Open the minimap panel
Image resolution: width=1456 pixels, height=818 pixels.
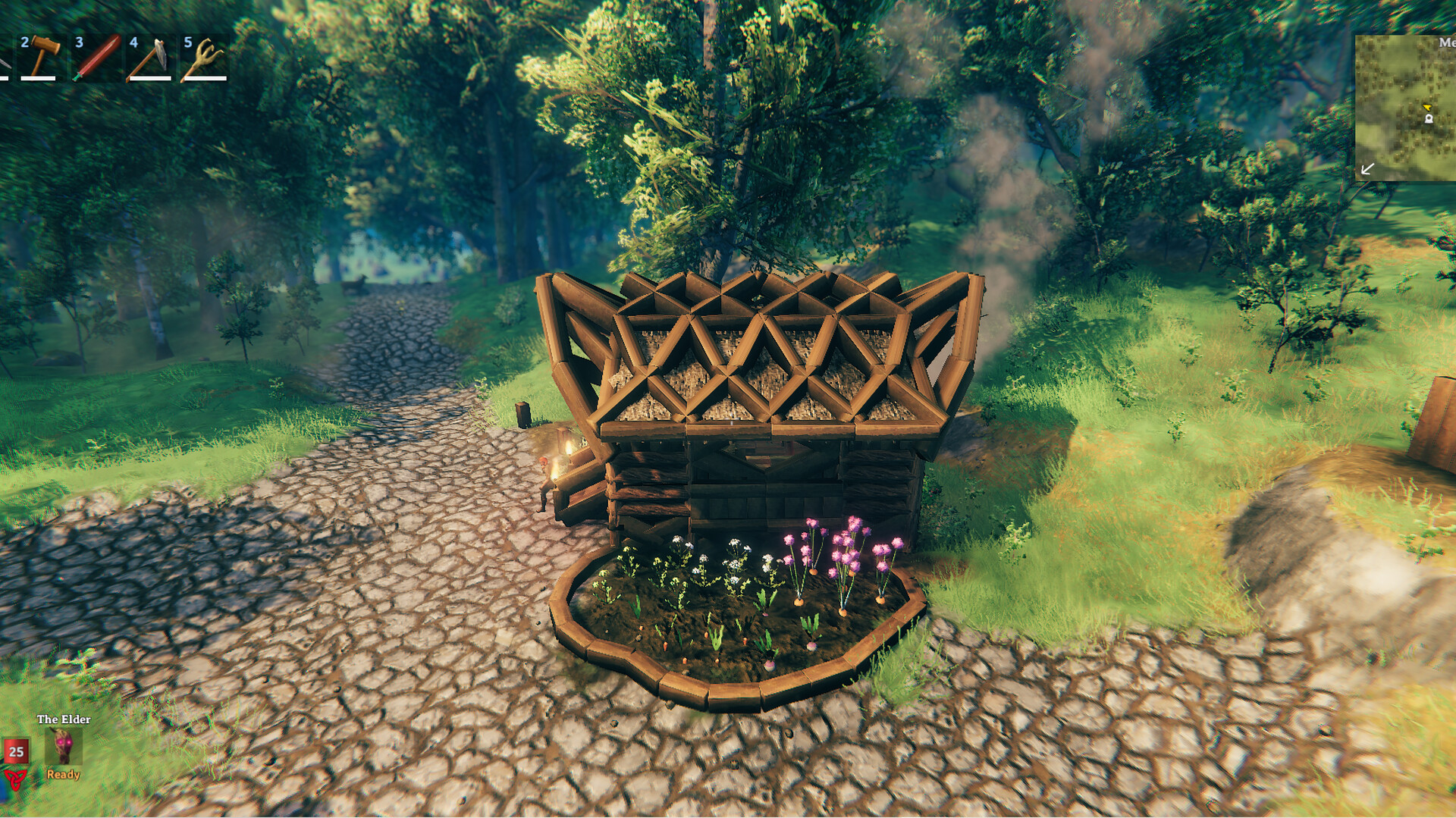(1407, 106)
